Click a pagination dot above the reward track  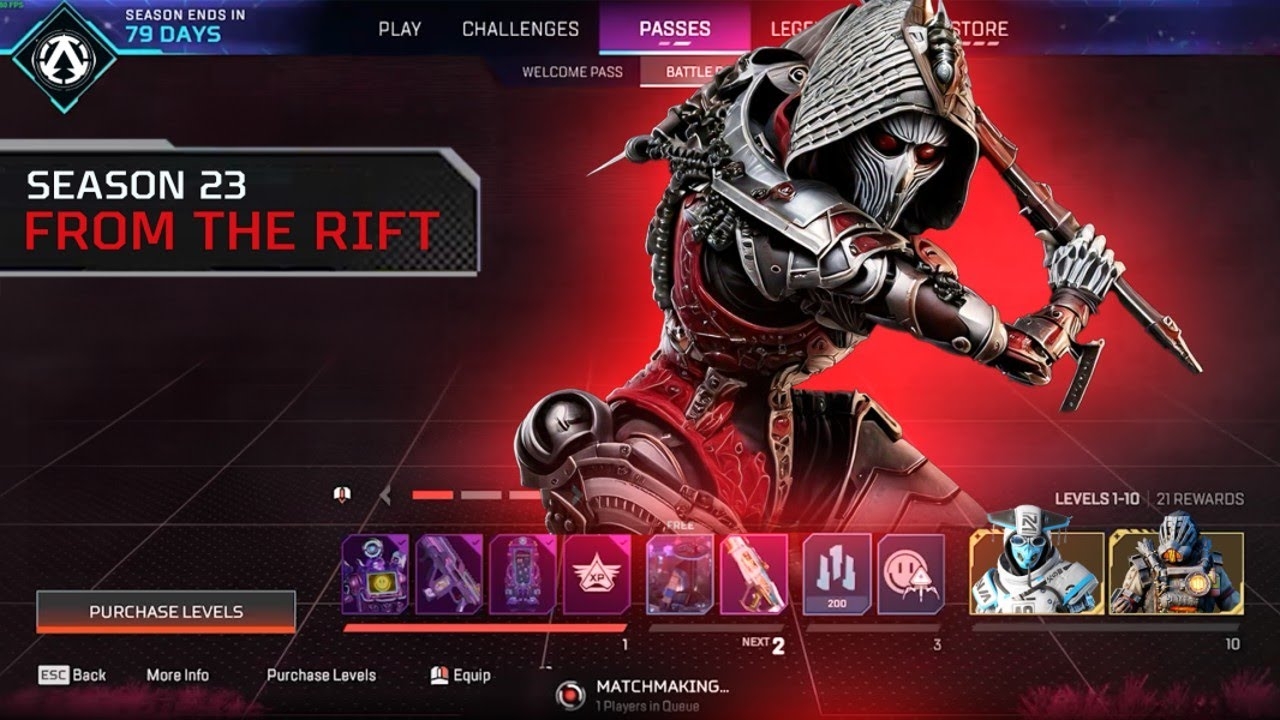coord(432,492)
